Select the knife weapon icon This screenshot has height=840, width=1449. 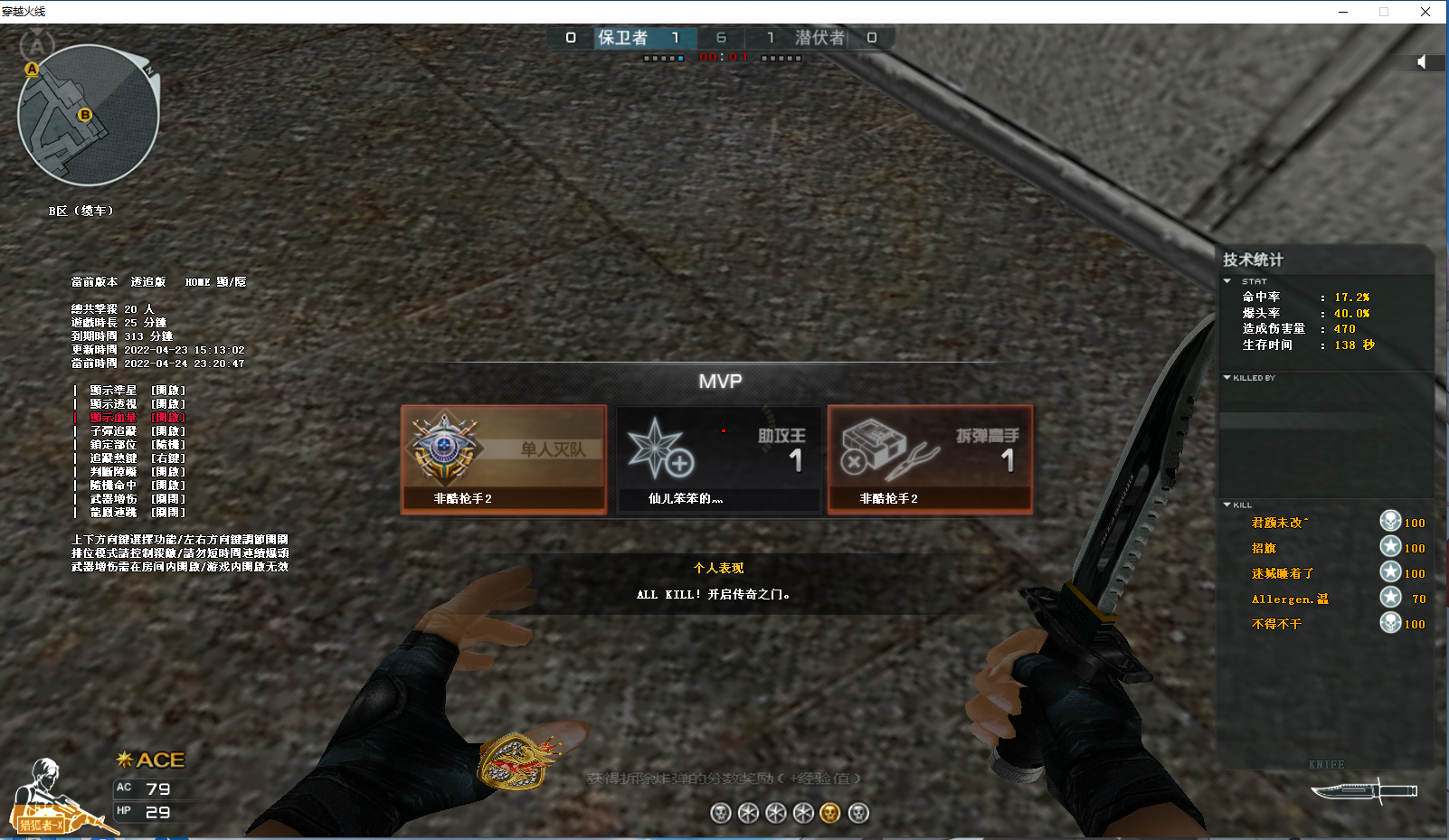(x=1364, y=791)
